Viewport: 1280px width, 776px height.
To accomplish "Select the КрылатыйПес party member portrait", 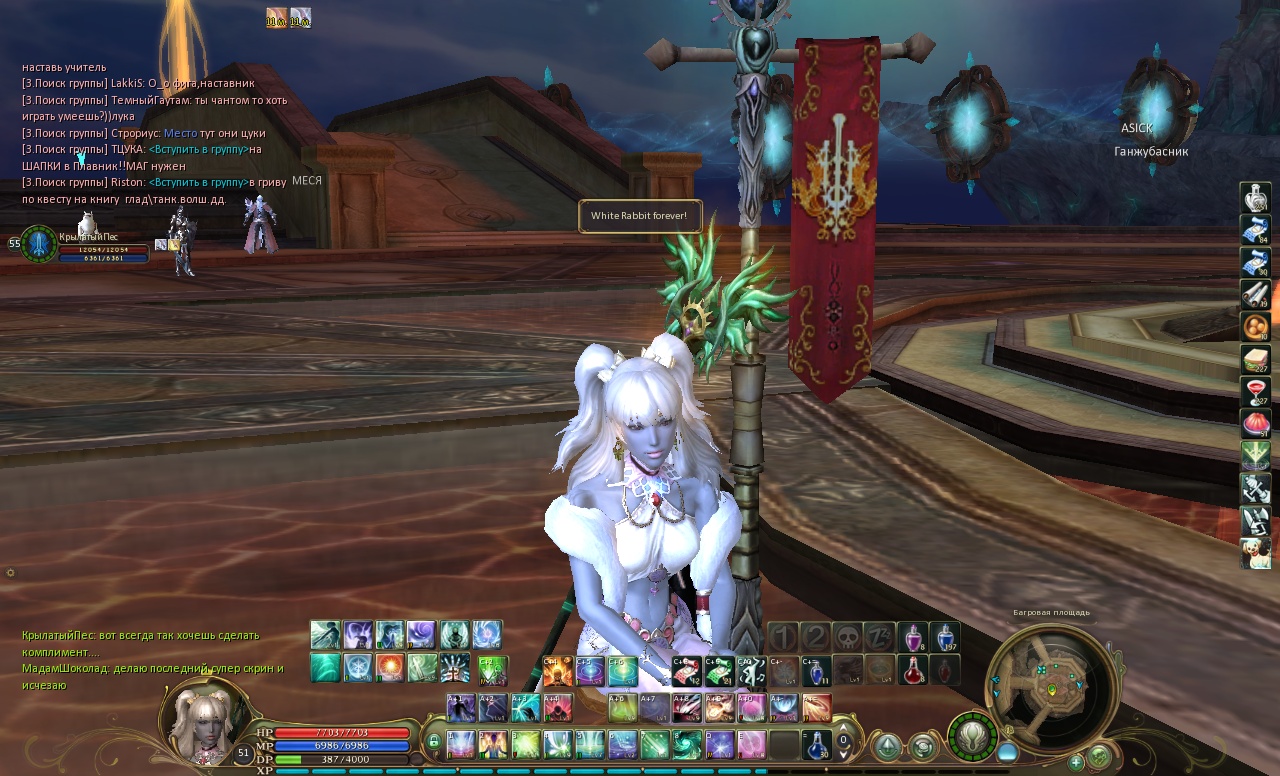I will 39,244.
